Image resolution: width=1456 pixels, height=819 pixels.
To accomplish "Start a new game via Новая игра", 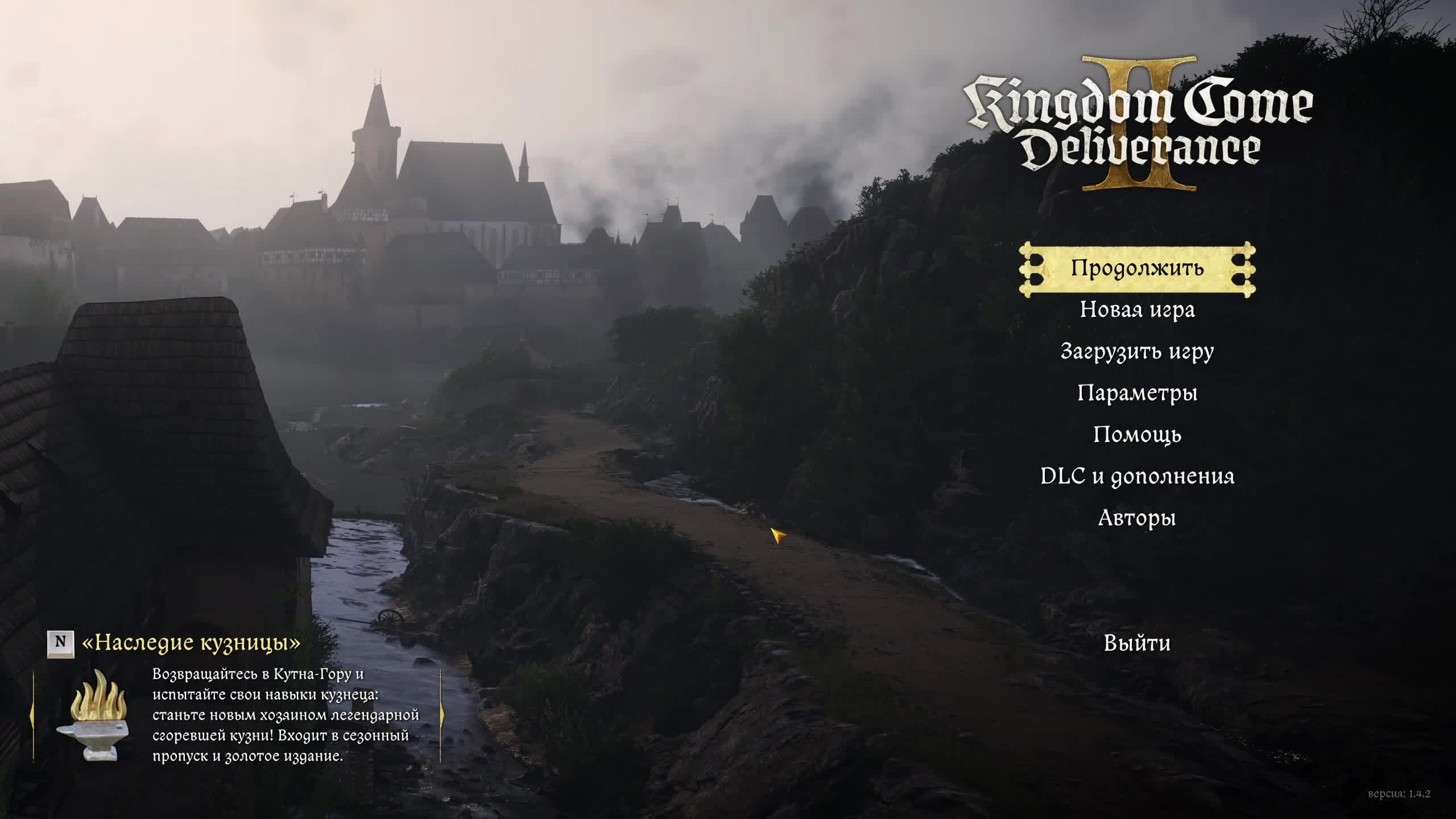I will click(1137, 310).
